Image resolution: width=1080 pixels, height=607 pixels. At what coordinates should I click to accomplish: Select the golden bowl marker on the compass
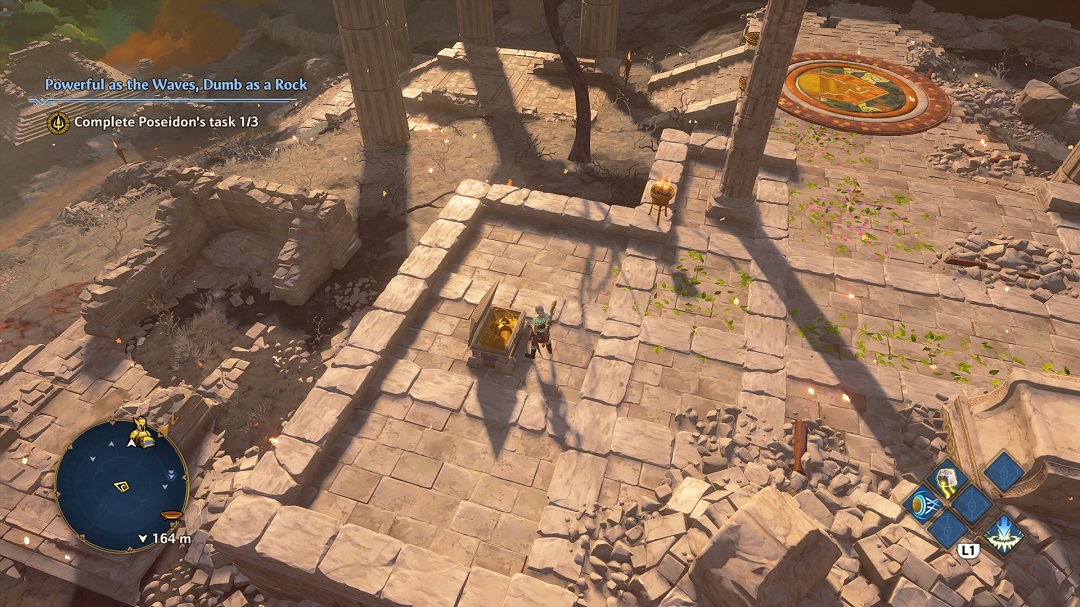[172, 516]
